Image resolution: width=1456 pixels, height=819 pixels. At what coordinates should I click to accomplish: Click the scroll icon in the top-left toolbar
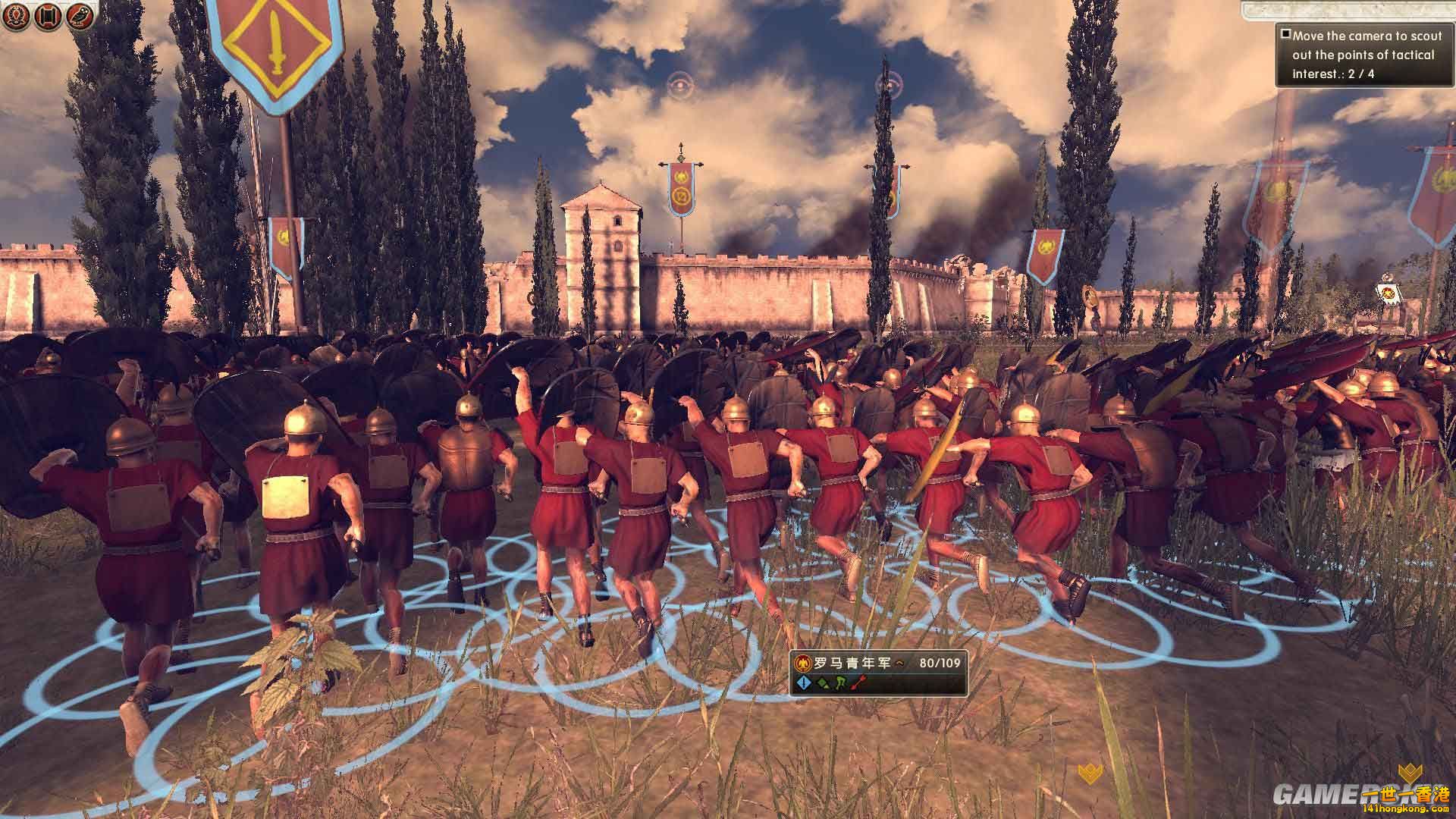click(47, 14)
